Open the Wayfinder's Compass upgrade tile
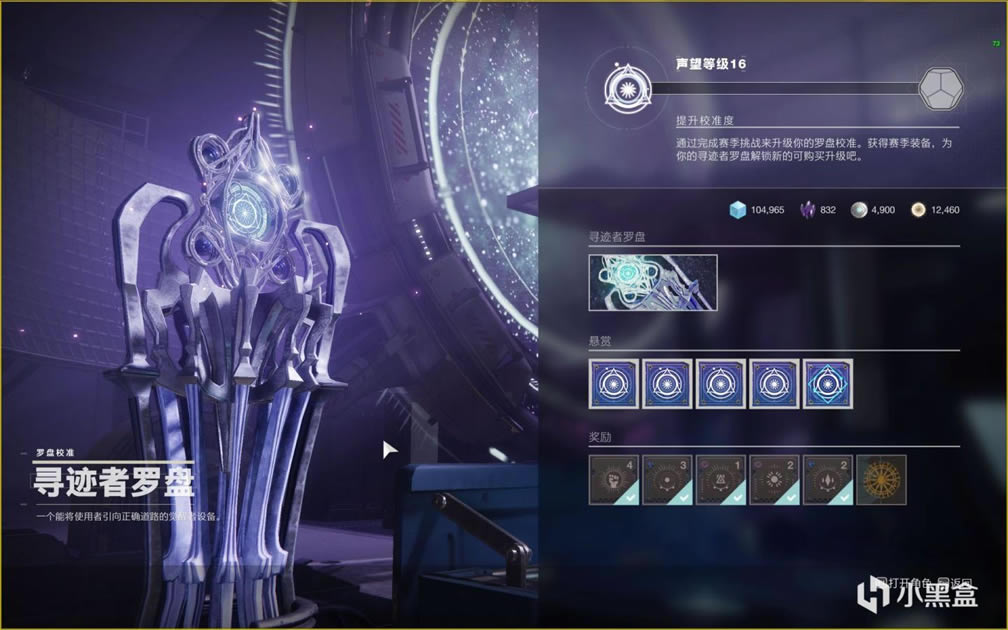1008x630 pixels. (x=653, y=283)
